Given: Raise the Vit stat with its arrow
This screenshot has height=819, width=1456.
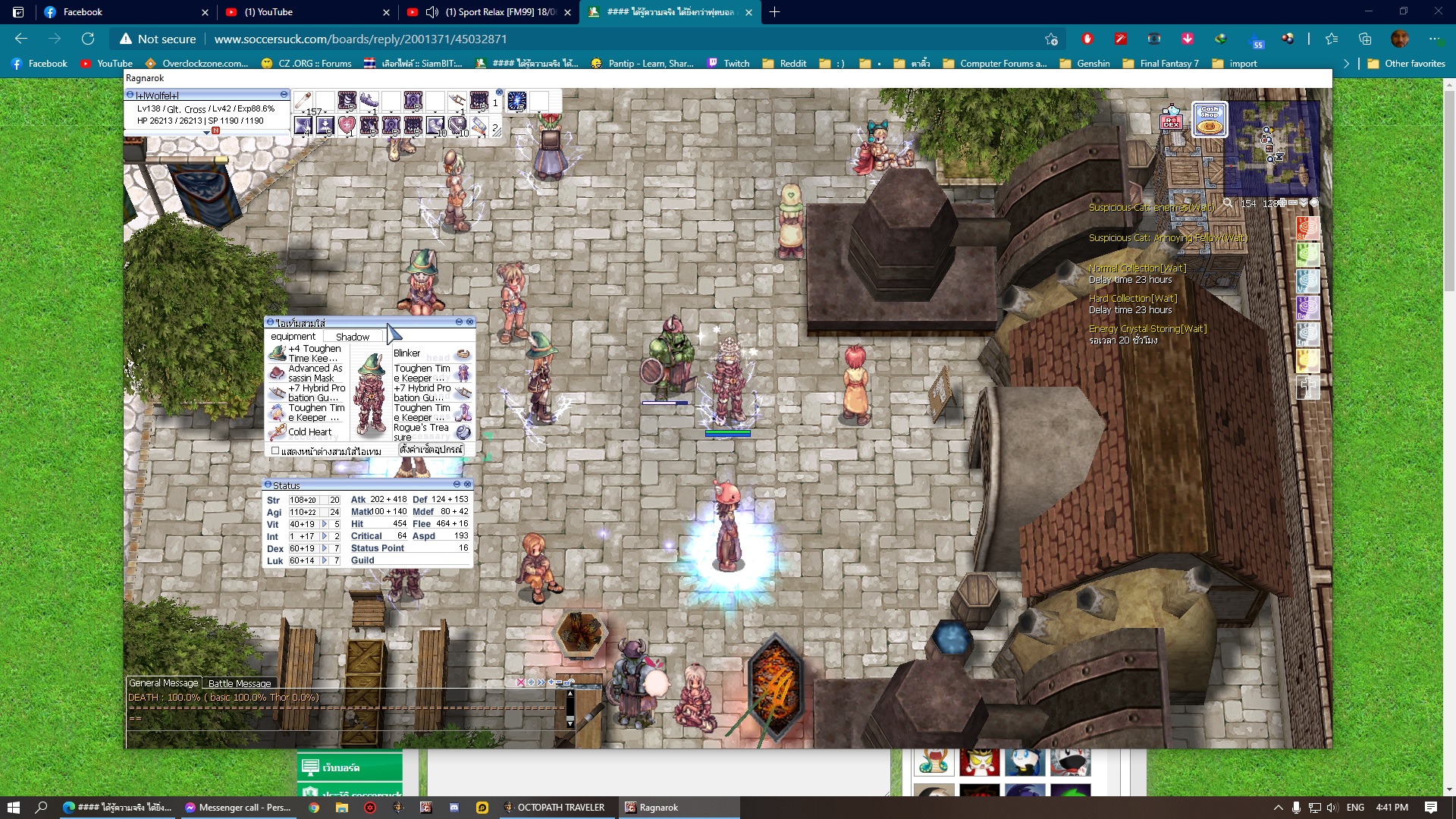Looking at the screenshot, I should click(325, 524).
